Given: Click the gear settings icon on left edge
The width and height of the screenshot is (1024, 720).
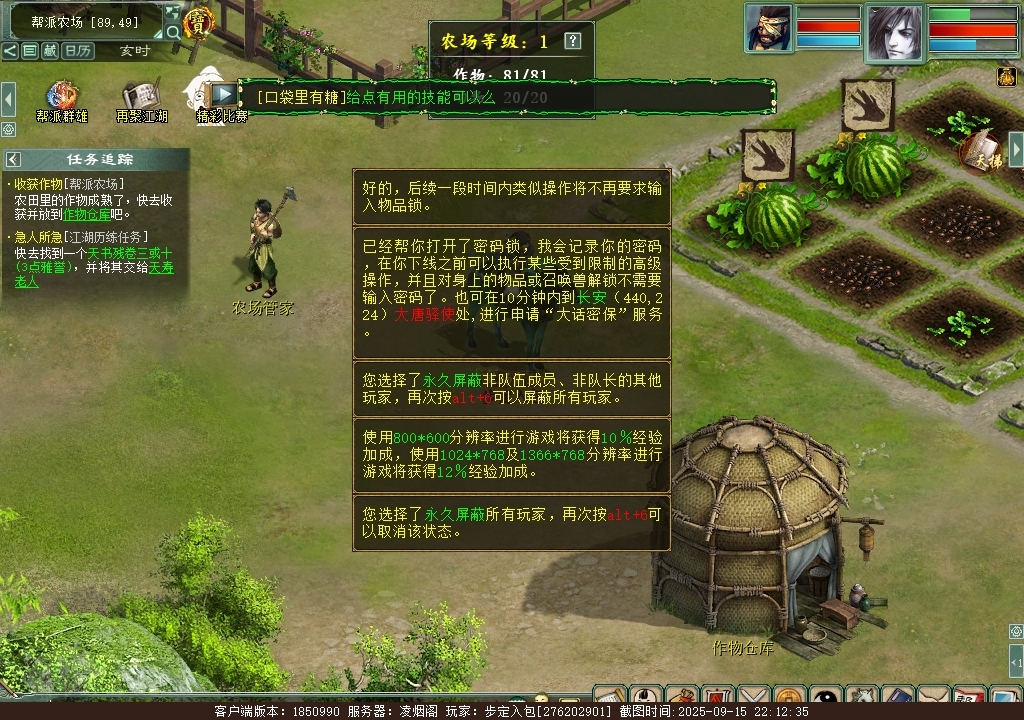Looking at the screenshot, I should (8, 130).
